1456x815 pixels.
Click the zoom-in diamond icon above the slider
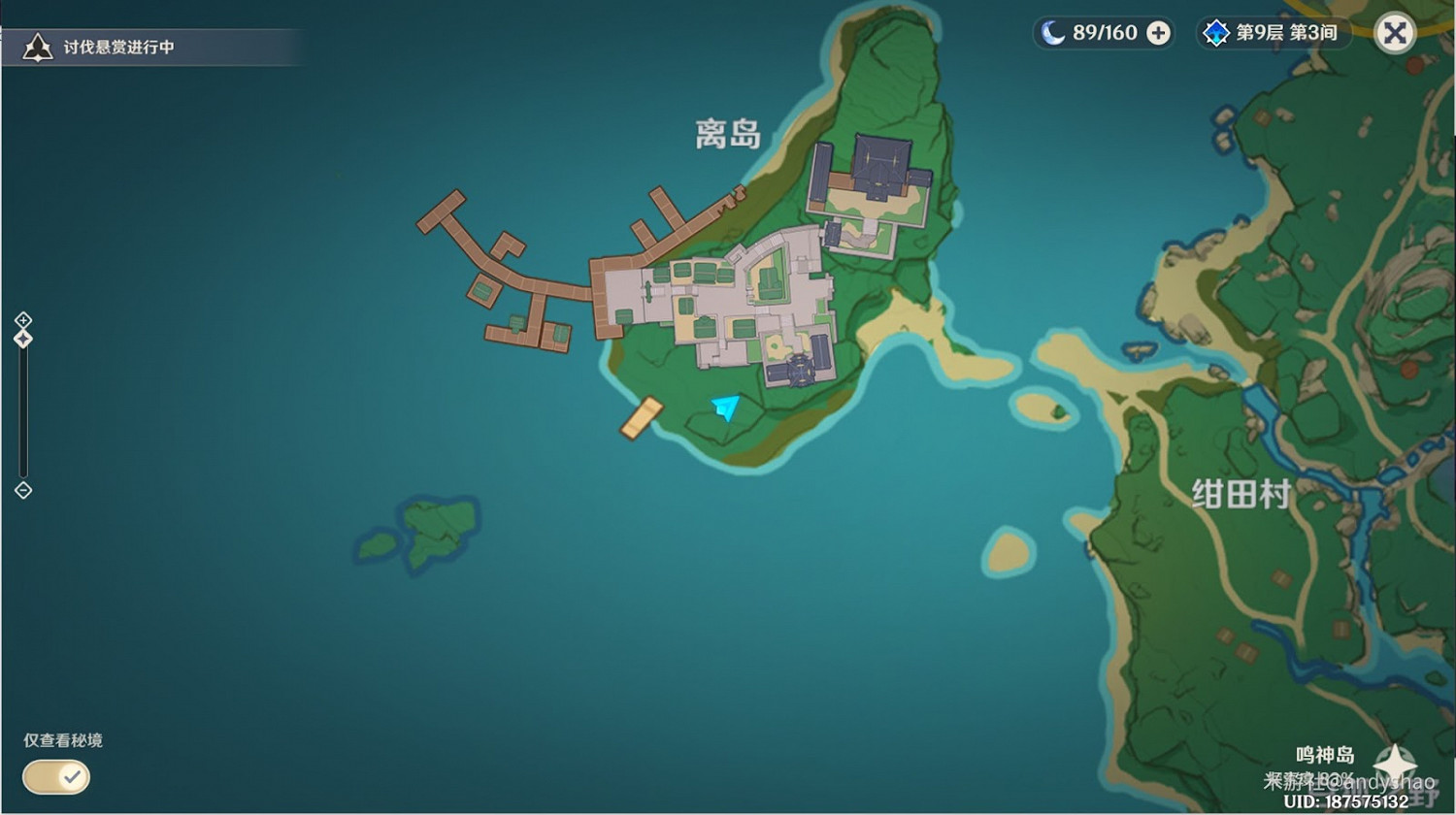(x=22, y=319)
